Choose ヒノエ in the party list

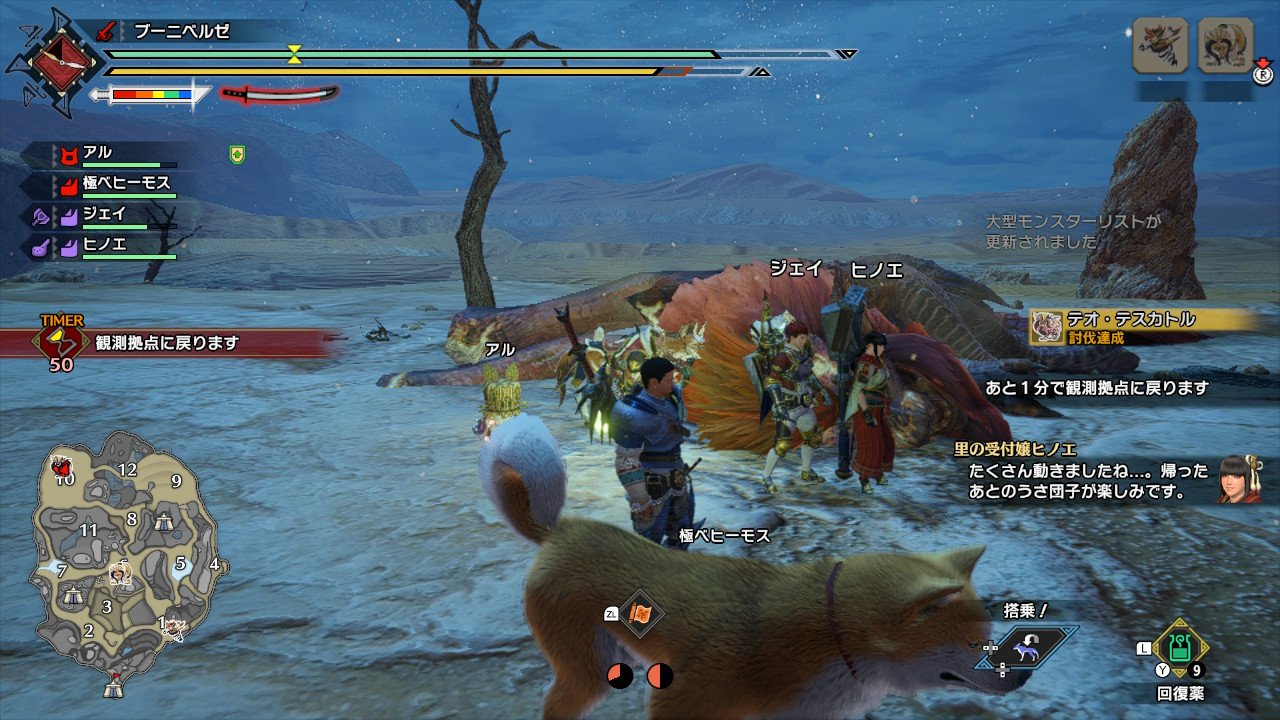click(104, 243)
